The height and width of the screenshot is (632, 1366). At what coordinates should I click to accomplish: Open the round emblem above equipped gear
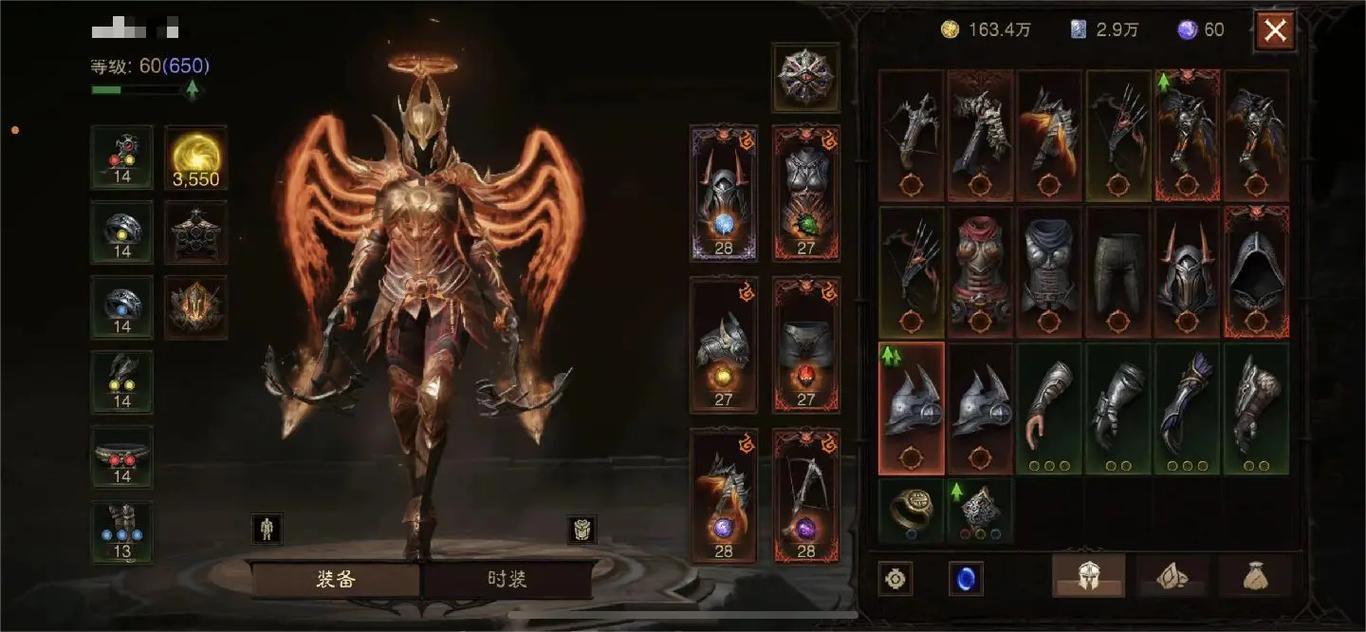806,77
